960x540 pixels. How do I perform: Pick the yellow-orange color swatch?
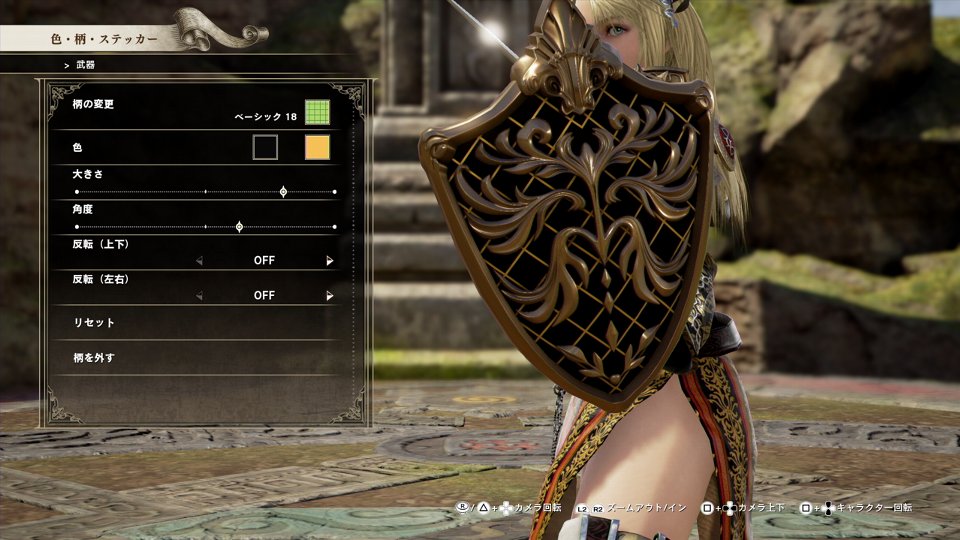point(317,148)
